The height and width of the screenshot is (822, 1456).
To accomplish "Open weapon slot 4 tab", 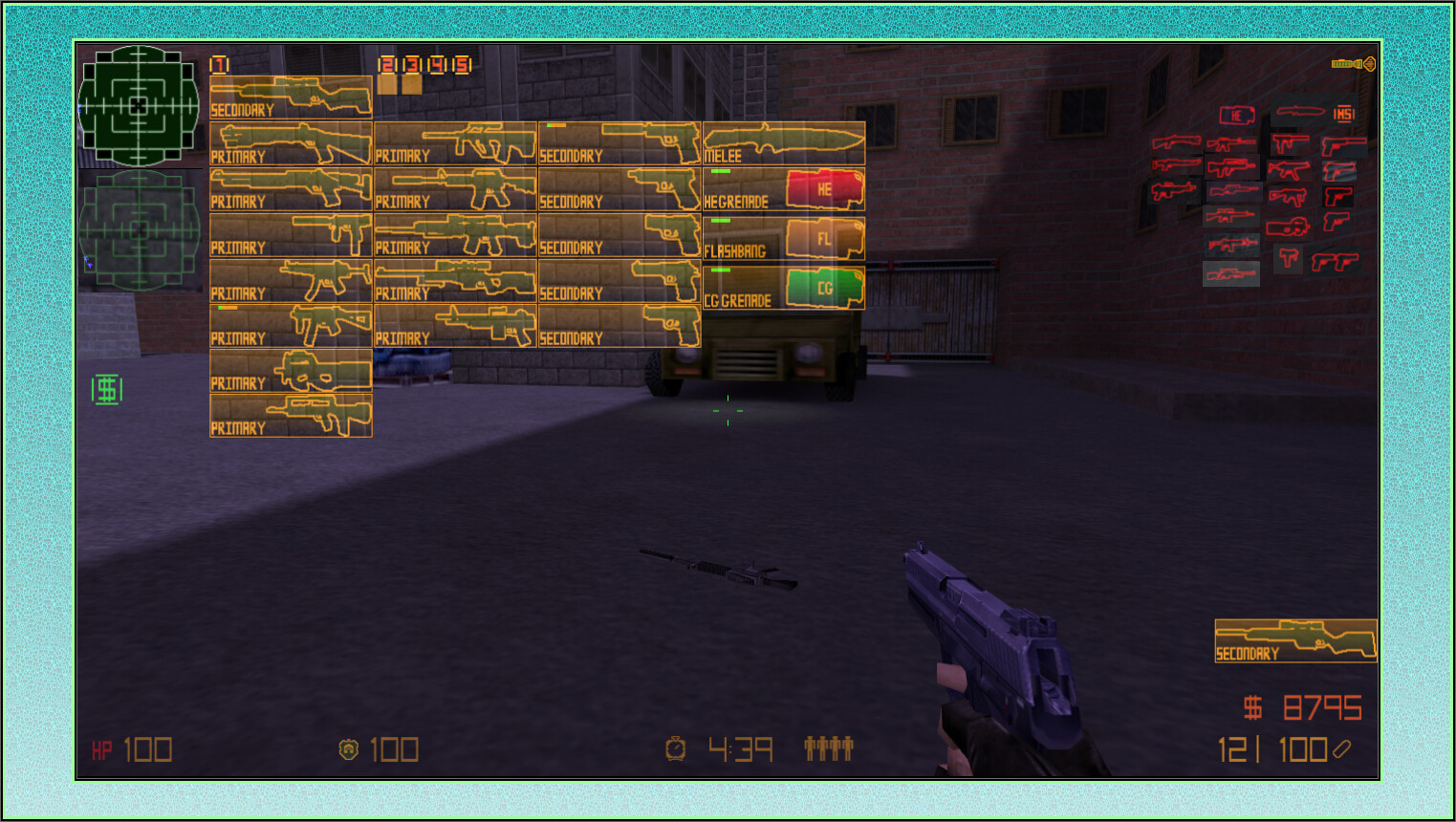I will tap(435, 65).
